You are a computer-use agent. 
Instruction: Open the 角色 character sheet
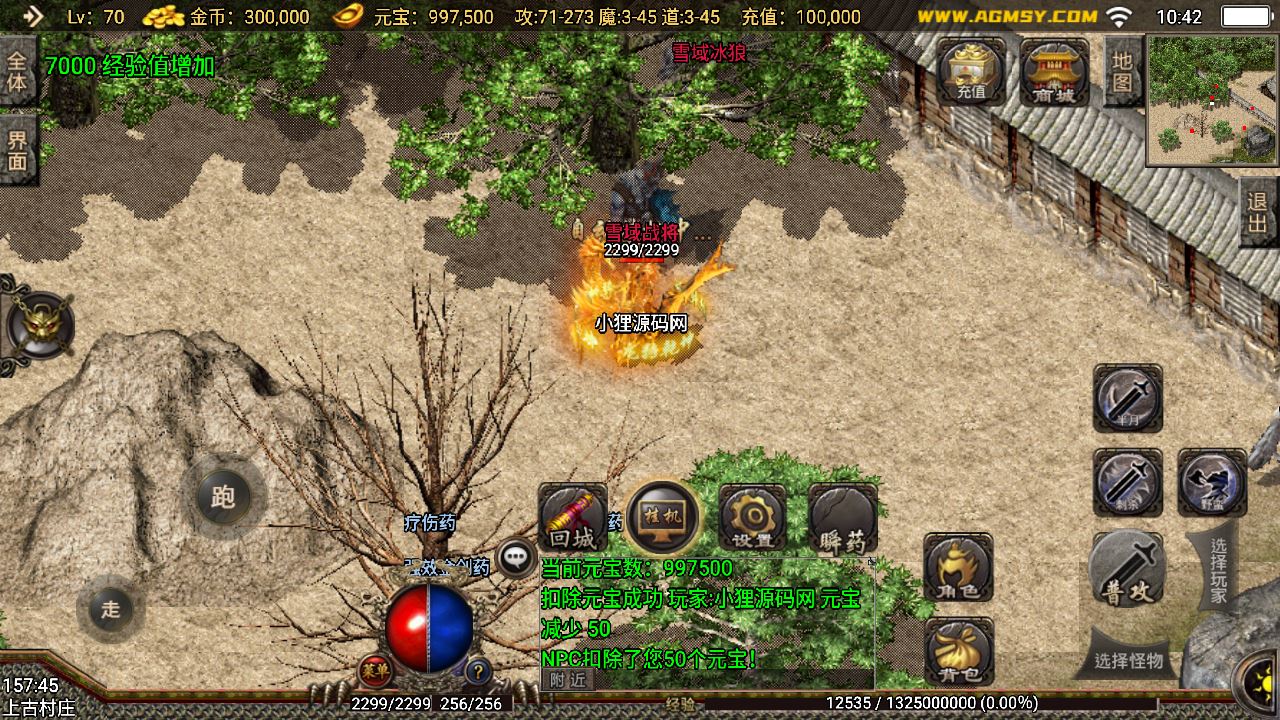coord(958,568)
